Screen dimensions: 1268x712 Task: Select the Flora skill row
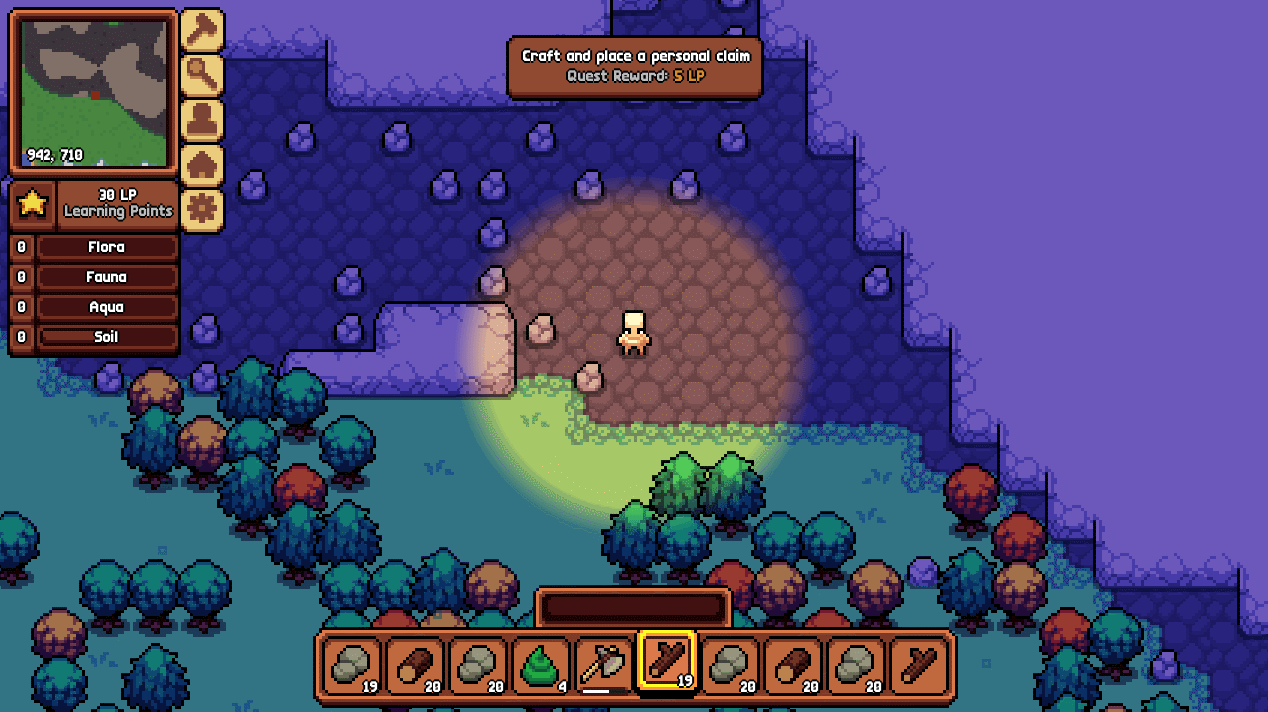pyautogui.click(x=107, y=247)
